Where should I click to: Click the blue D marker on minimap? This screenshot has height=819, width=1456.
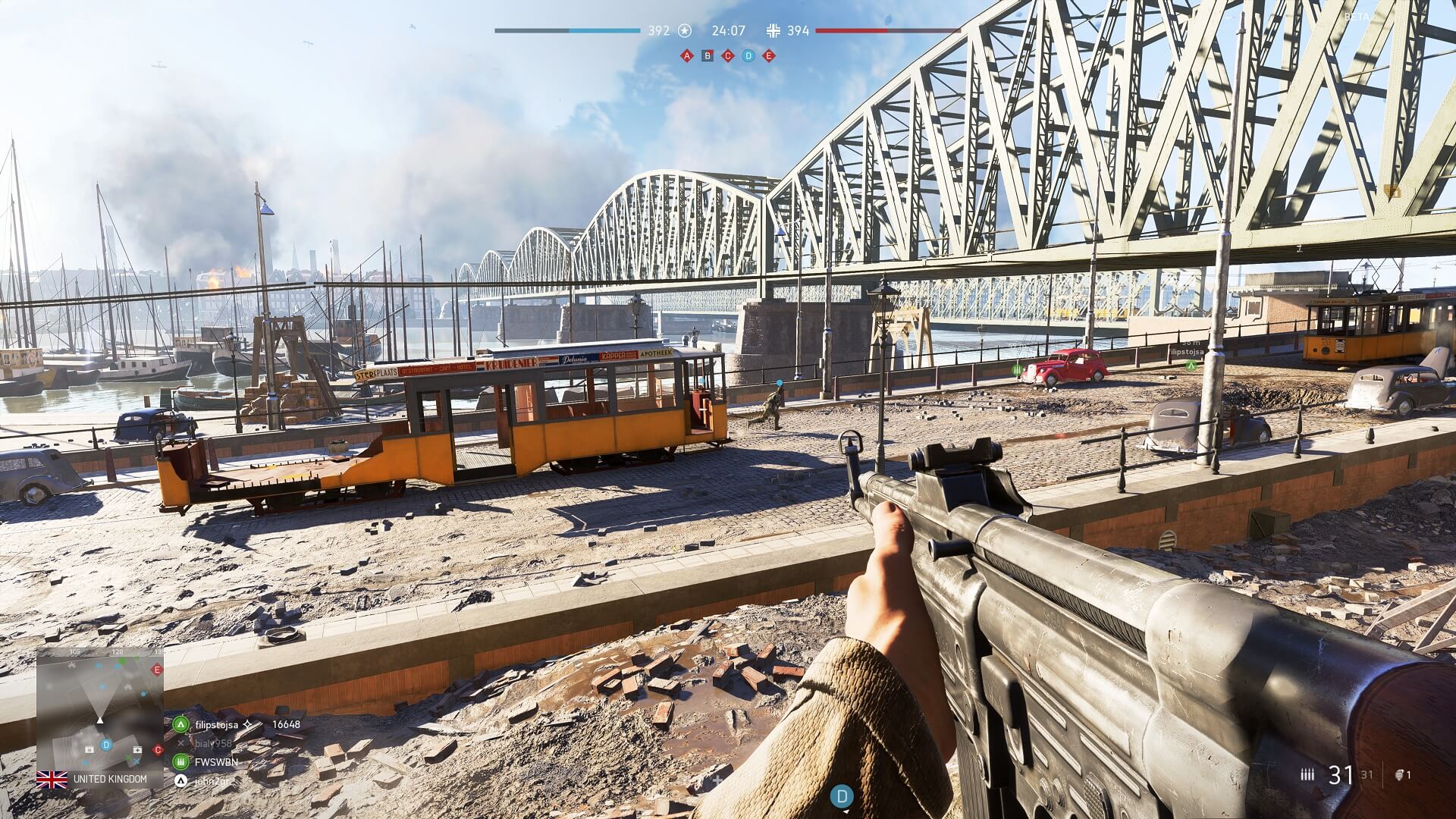pos(106,745)
